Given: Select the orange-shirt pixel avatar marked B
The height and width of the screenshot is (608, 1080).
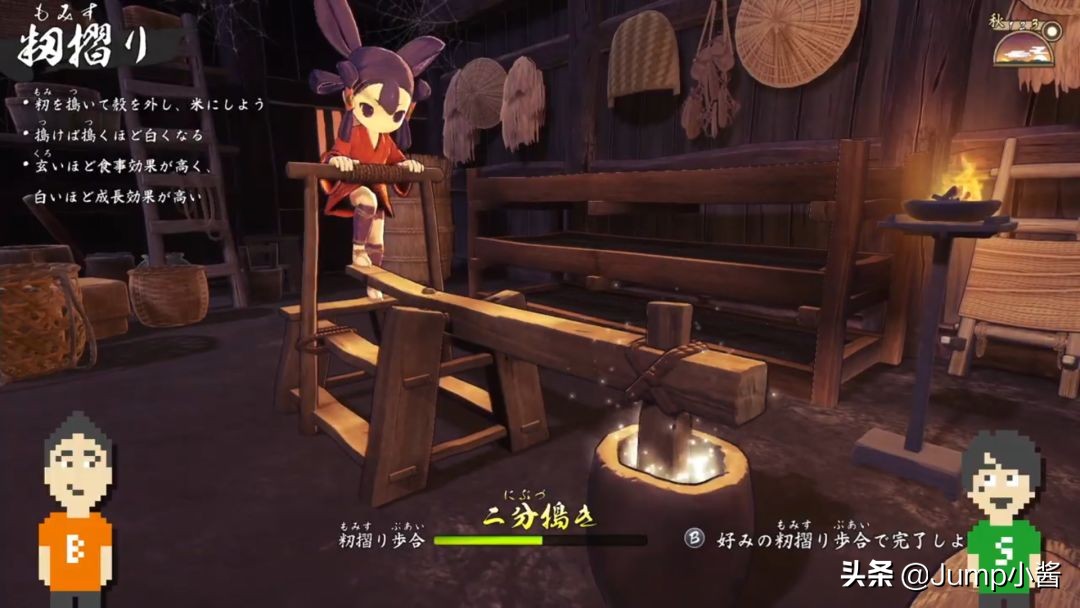Looking at the screenshot, I should [x=76, y=510].
